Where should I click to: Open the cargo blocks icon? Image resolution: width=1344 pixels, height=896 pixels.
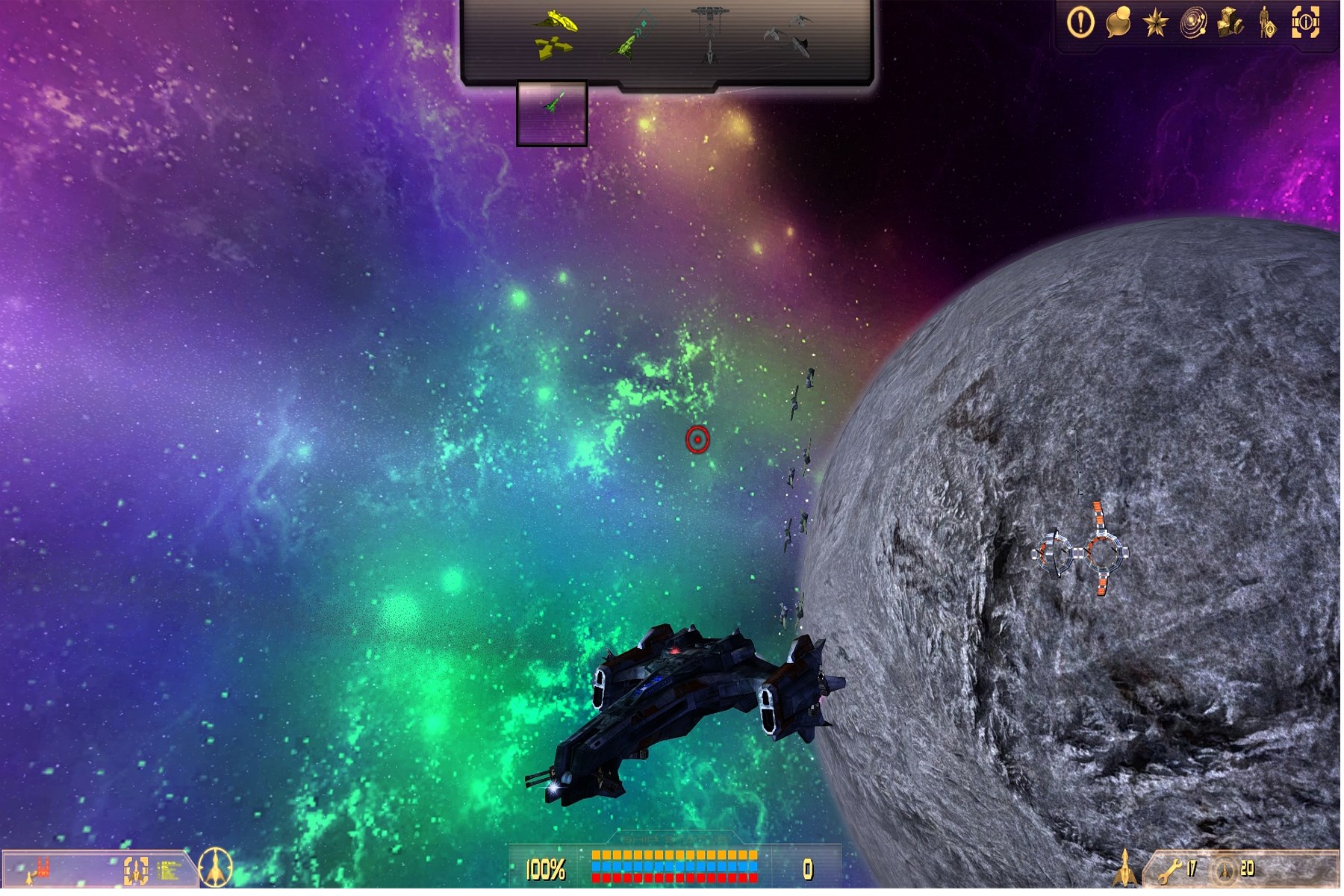click(x=1230, y=23)
